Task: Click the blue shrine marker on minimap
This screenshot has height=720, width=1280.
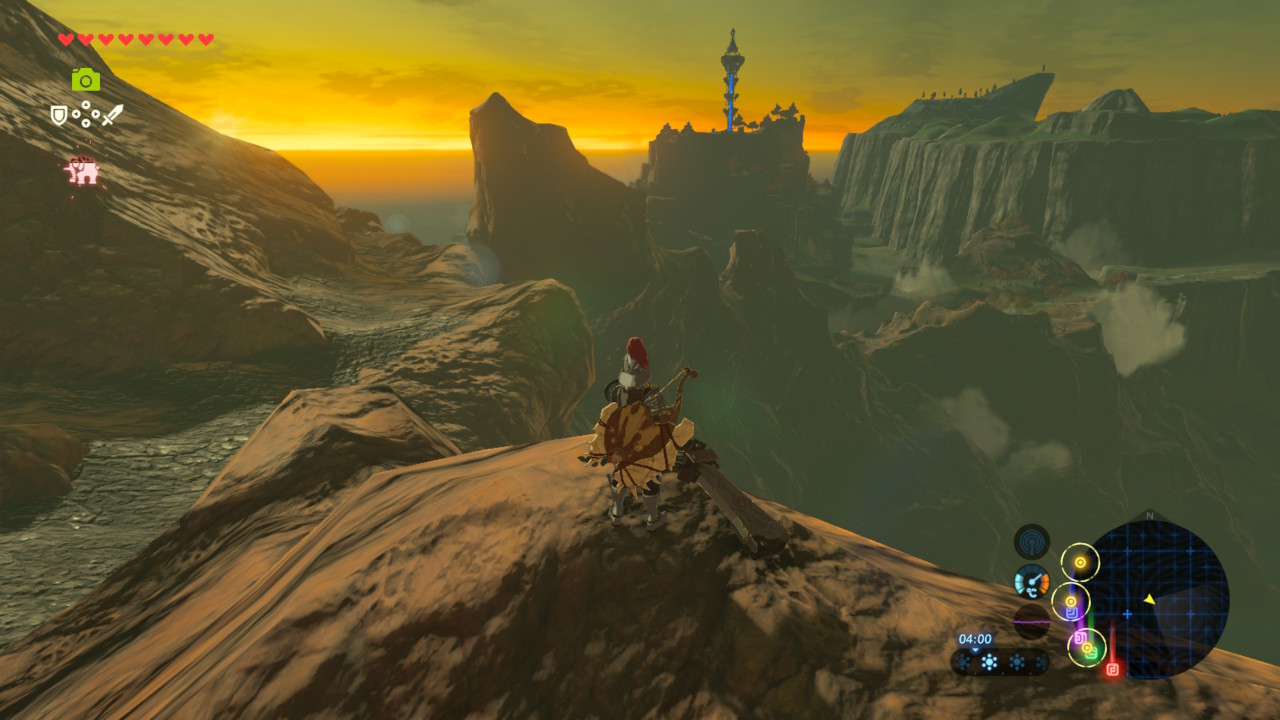Action: [1071, 611]
